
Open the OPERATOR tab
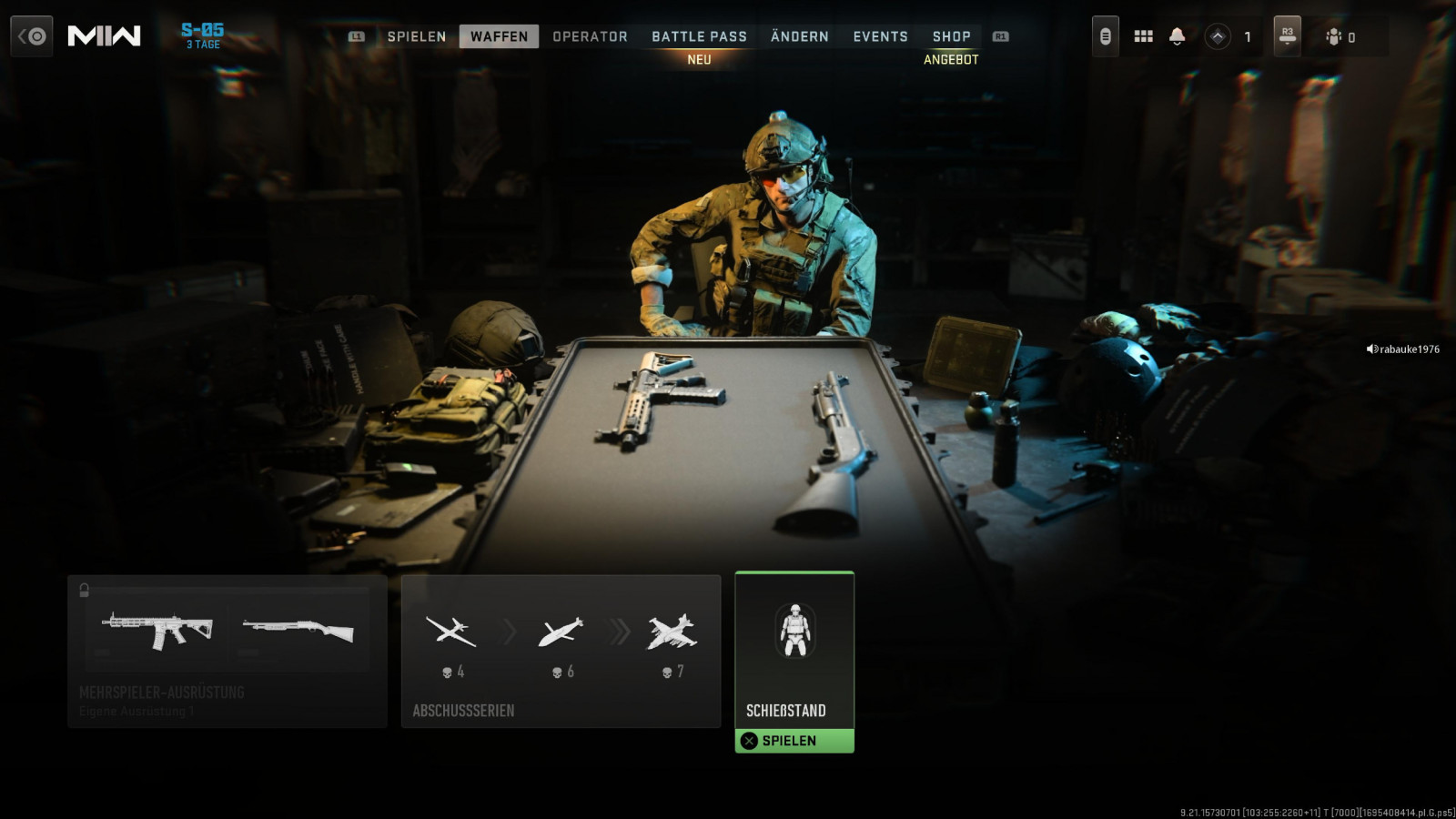(590, 36)
